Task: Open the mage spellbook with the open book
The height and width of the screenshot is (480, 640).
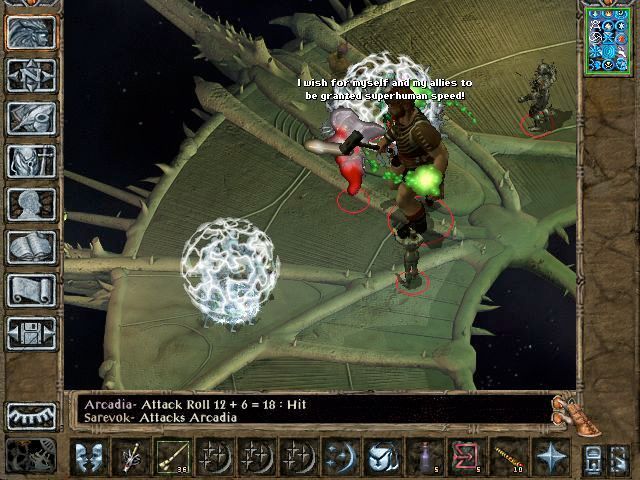Action: [x=31, y=247]
